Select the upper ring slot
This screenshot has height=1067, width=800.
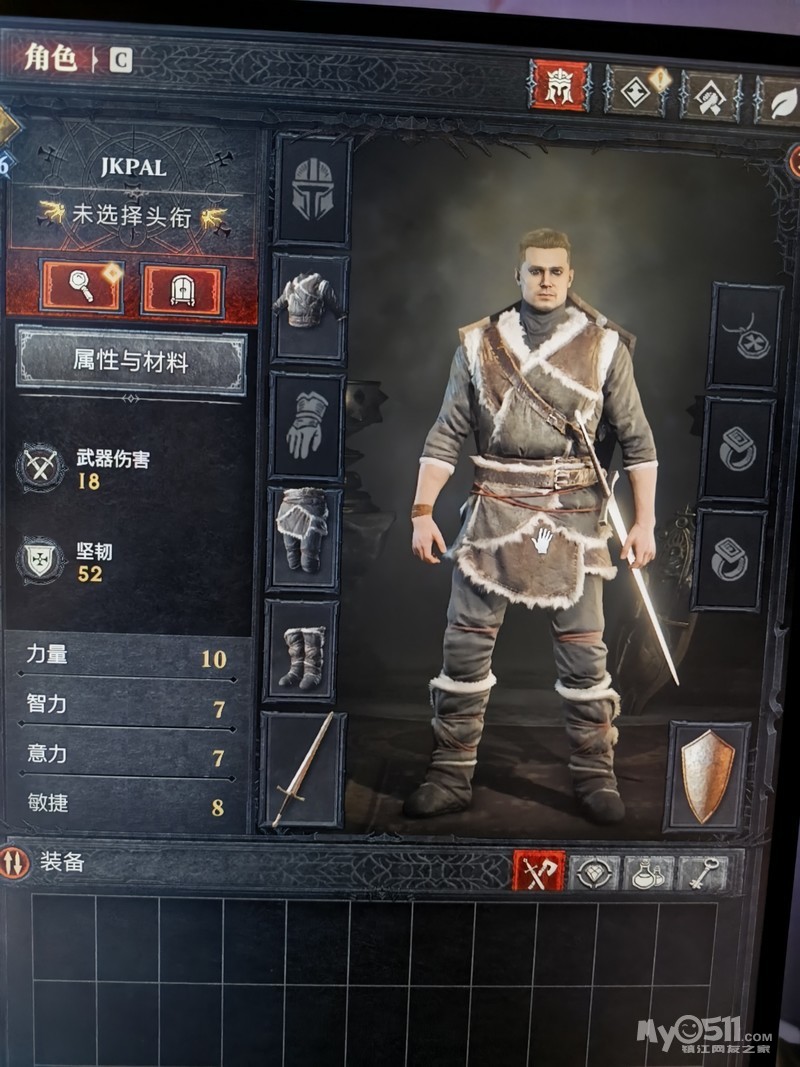(x=738, y=449)
